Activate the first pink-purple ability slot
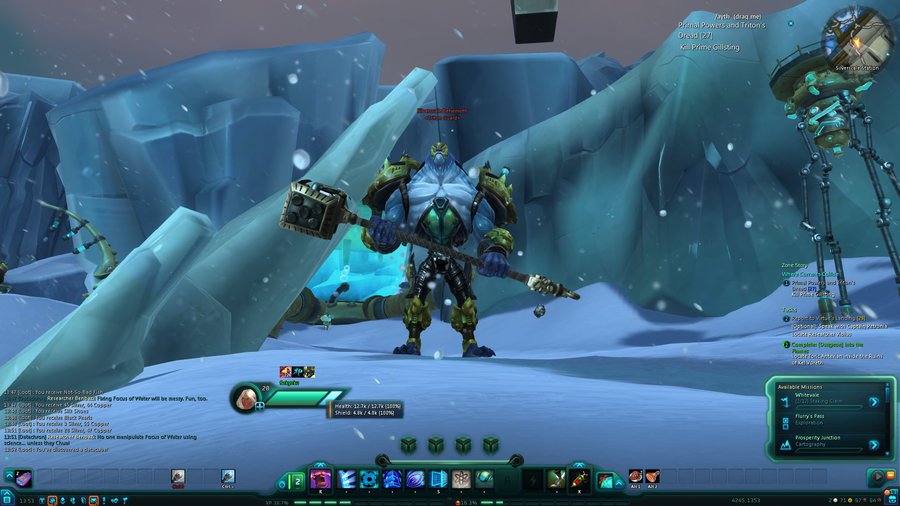 tap(320, 479)
